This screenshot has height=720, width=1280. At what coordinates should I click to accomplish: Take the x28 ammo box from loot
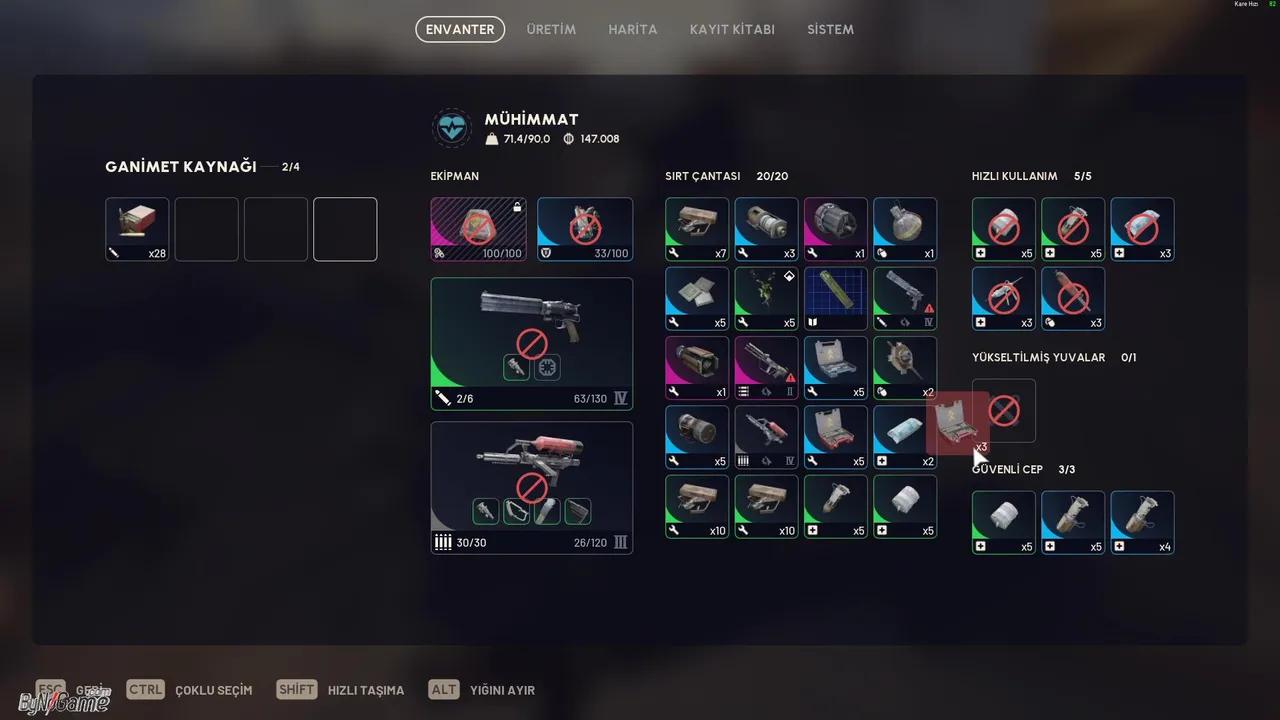point(137,229)
